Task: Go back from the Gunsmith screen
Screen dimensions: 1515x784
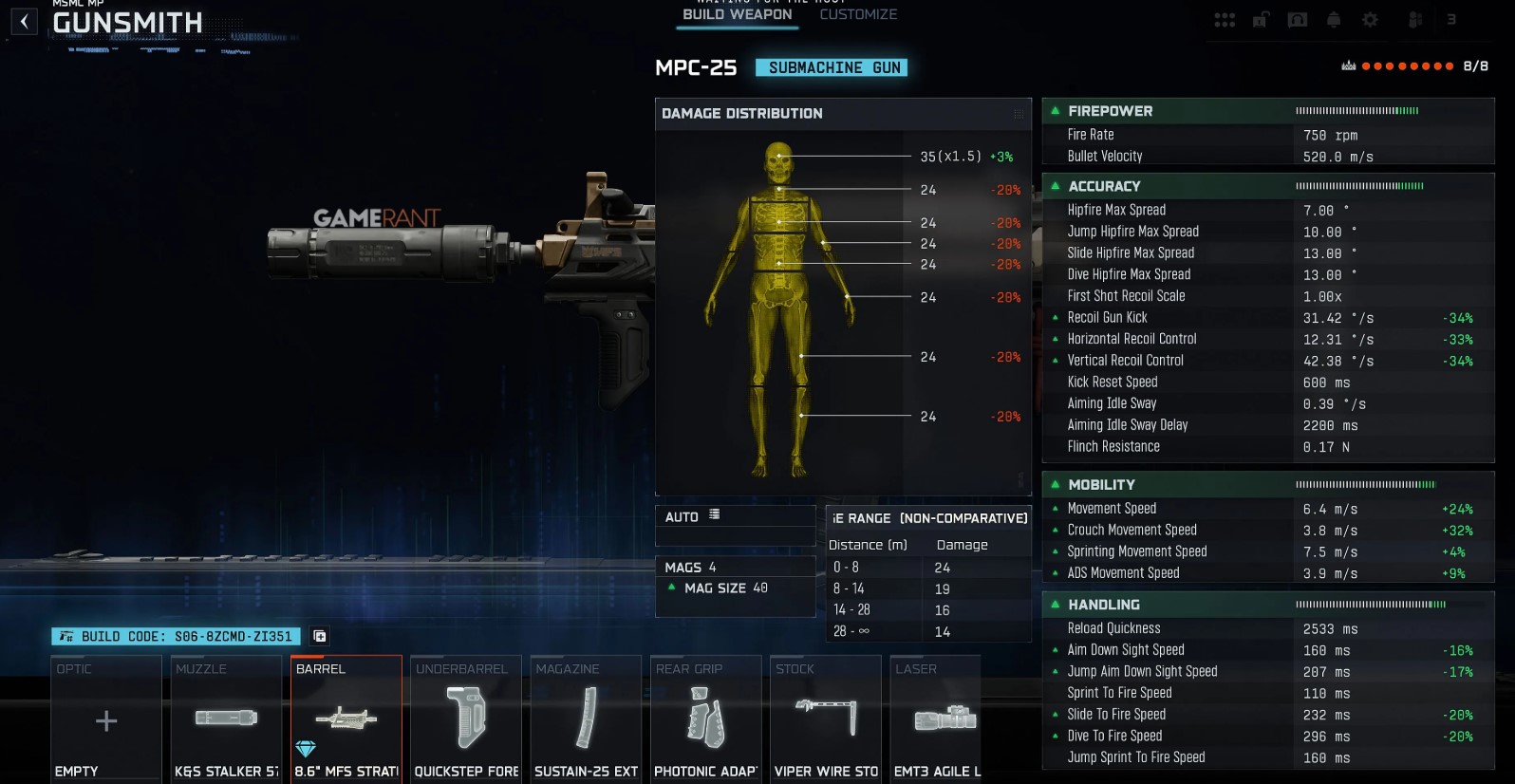Action: coord(25,21)
